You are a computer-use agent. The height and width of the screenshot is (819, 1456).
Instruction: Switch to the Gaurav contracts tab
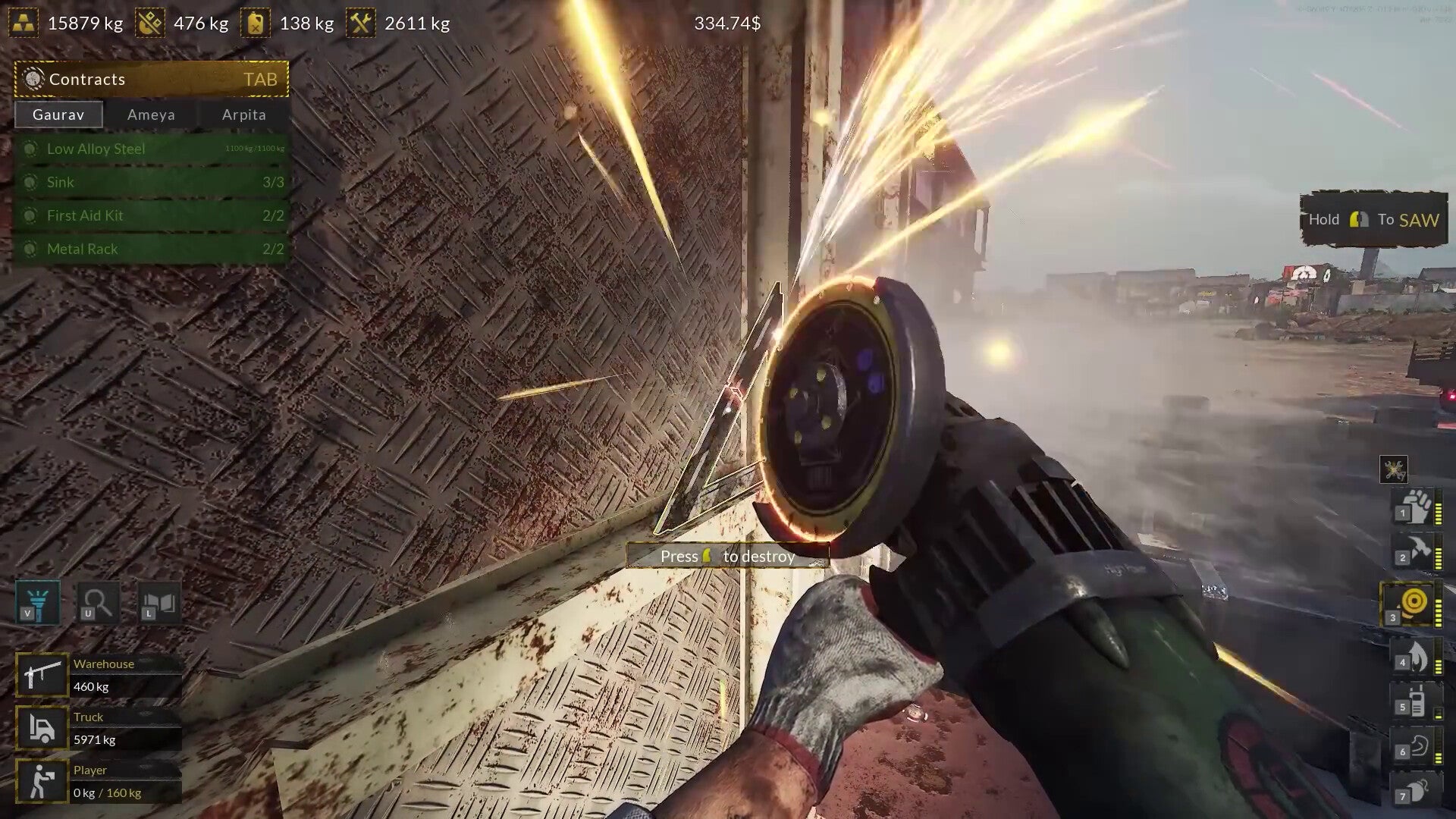pos(58,115)
